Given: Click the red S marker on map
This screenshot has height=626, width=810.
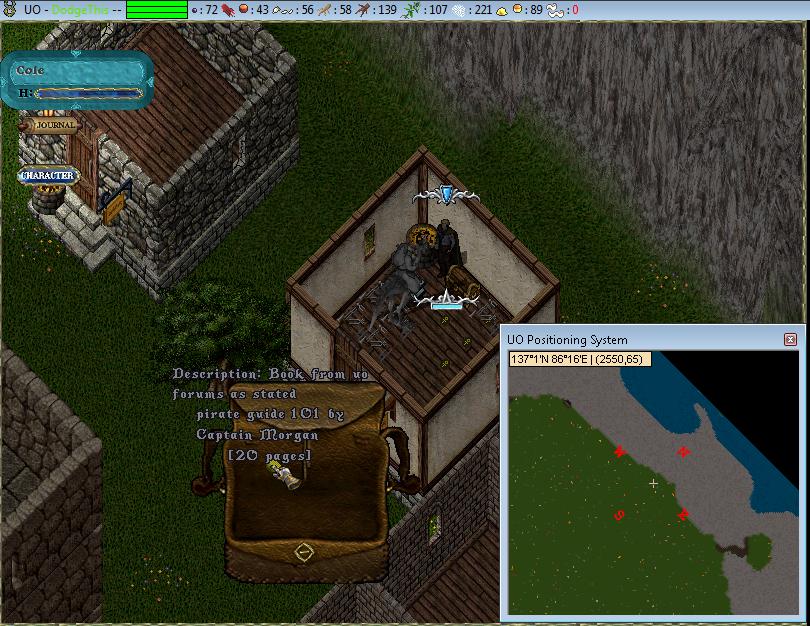Looking at the screenshot, I should point(619,516).
